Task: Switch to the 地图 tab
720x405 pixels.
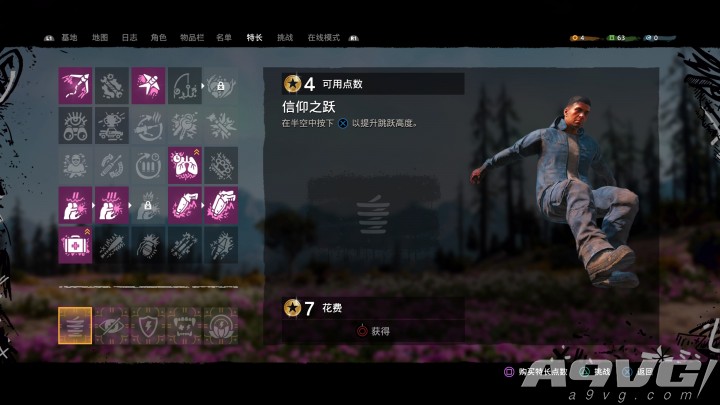Action: pos(99,38)
